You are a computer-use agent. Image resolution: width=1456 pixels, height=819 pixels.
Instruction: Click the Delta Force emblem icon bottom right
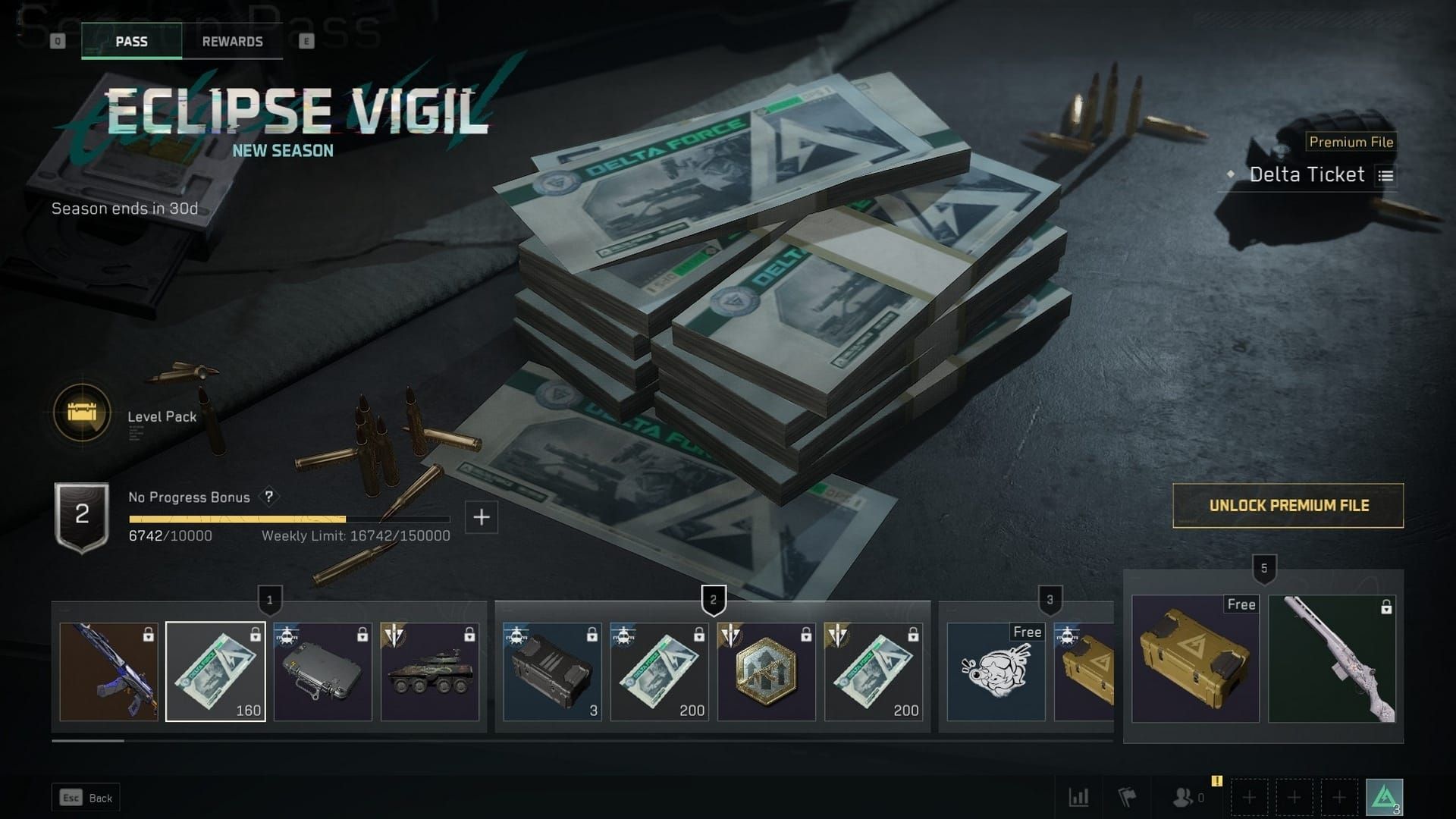coord(1386,798)
